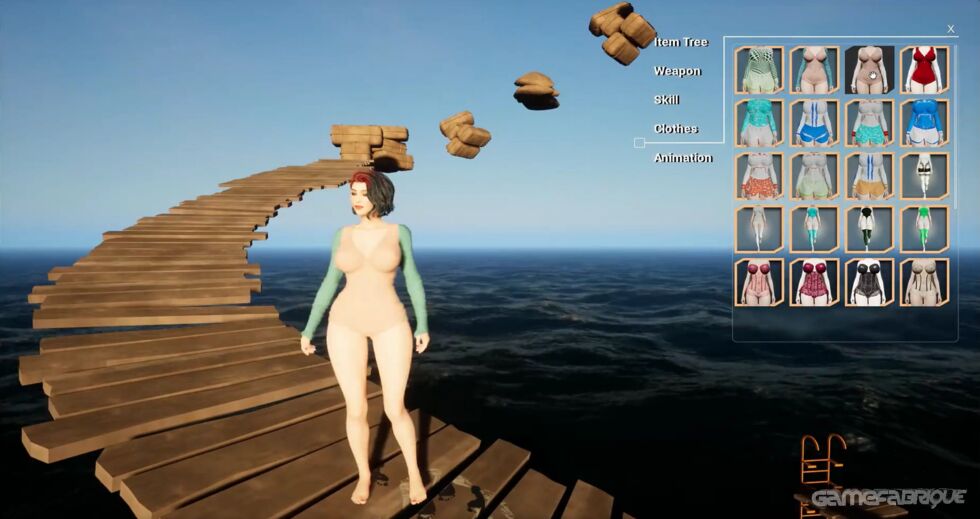The image size is (980, 519).
Task: Select the green stockings outfit
Action: click(x=924, y=229)
